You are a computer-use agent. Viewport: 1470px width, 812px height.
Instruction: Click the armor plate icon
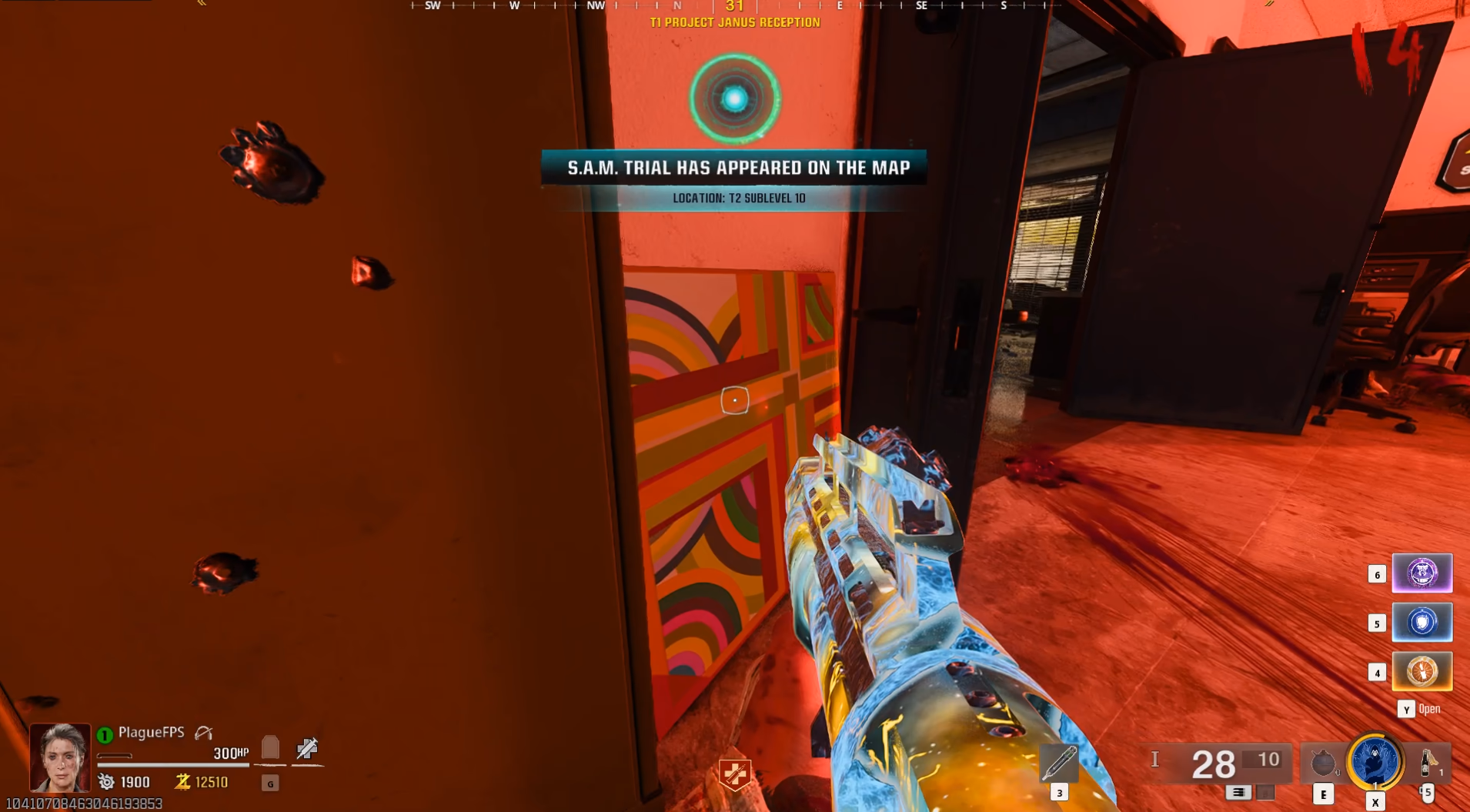(x=270, y=747)
